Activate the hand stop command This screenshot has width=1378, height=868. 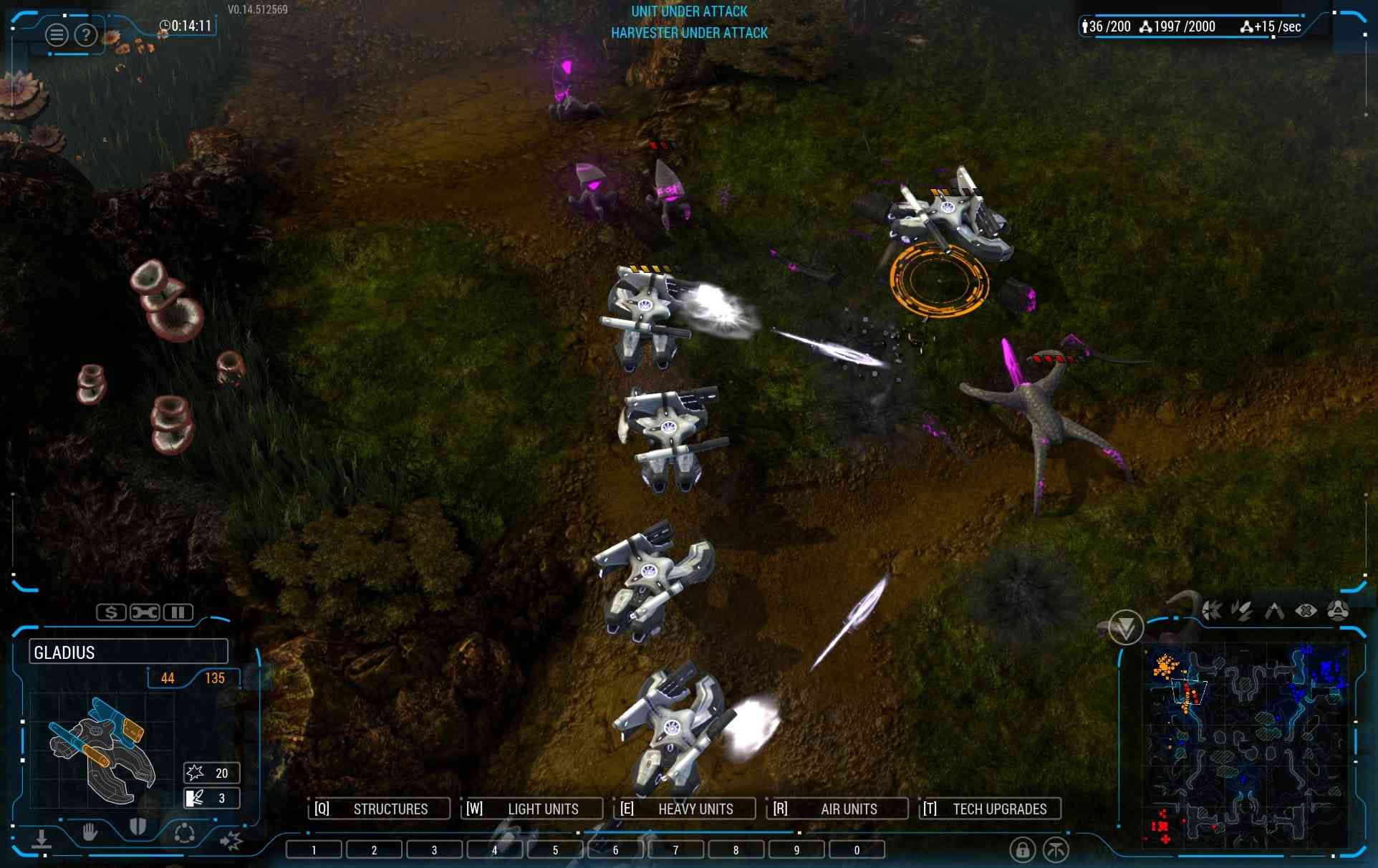tap(90, 832)
